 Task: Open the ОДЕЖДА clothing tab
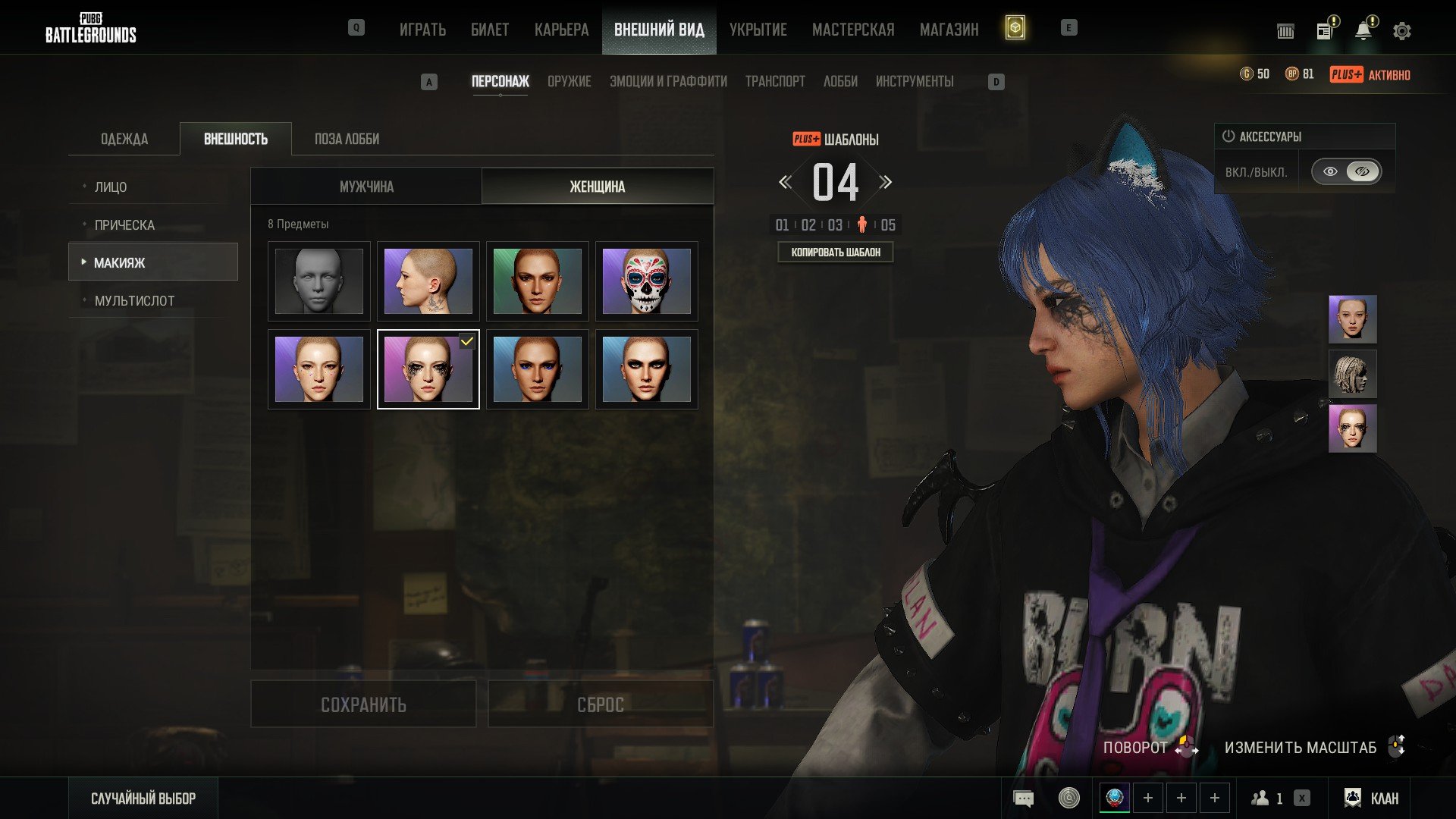(x=124, y=139)
